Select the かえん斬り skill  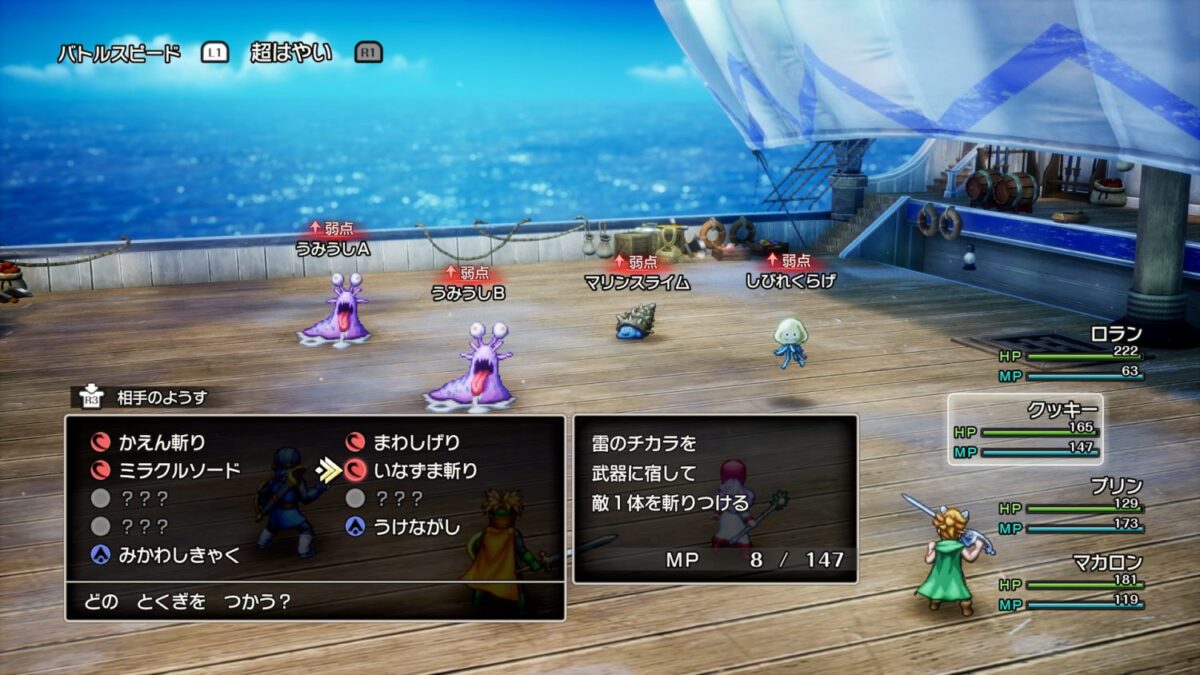(x=161, y=442)
